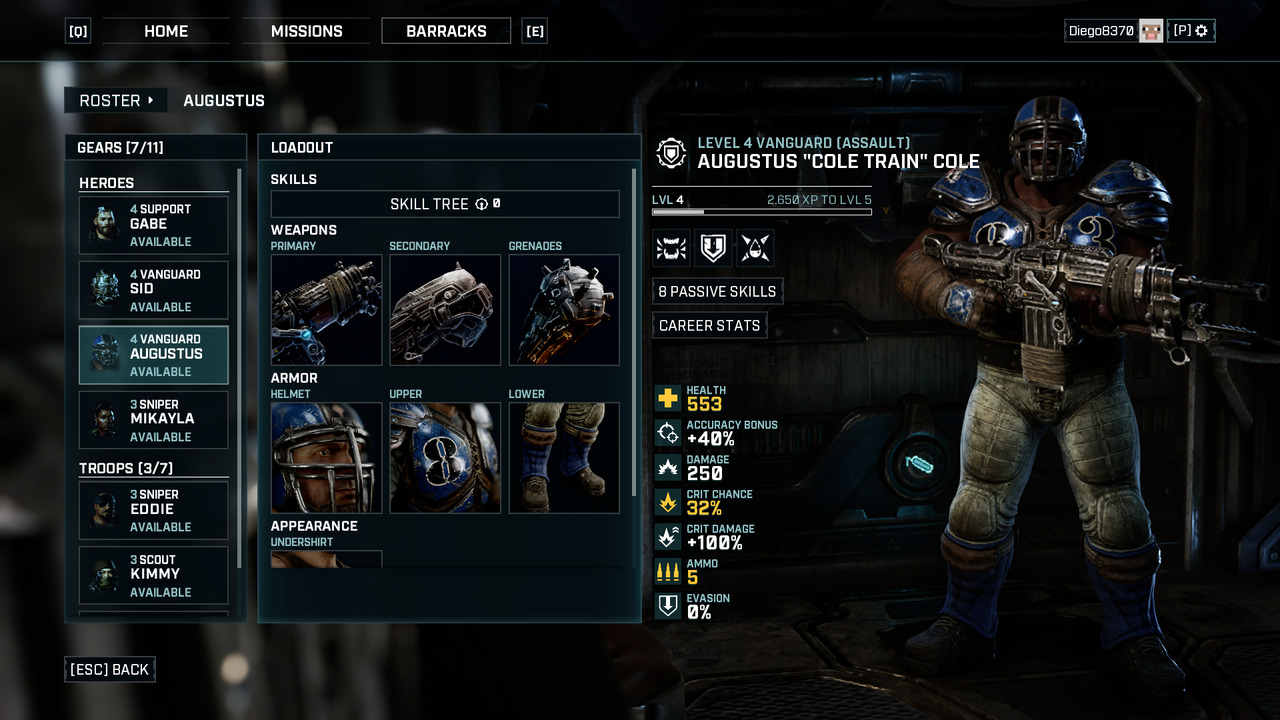Pick trooper Eddie the sniper
Image resolution: width=1280 pixels, height=720 pixels.
[154, 510]
